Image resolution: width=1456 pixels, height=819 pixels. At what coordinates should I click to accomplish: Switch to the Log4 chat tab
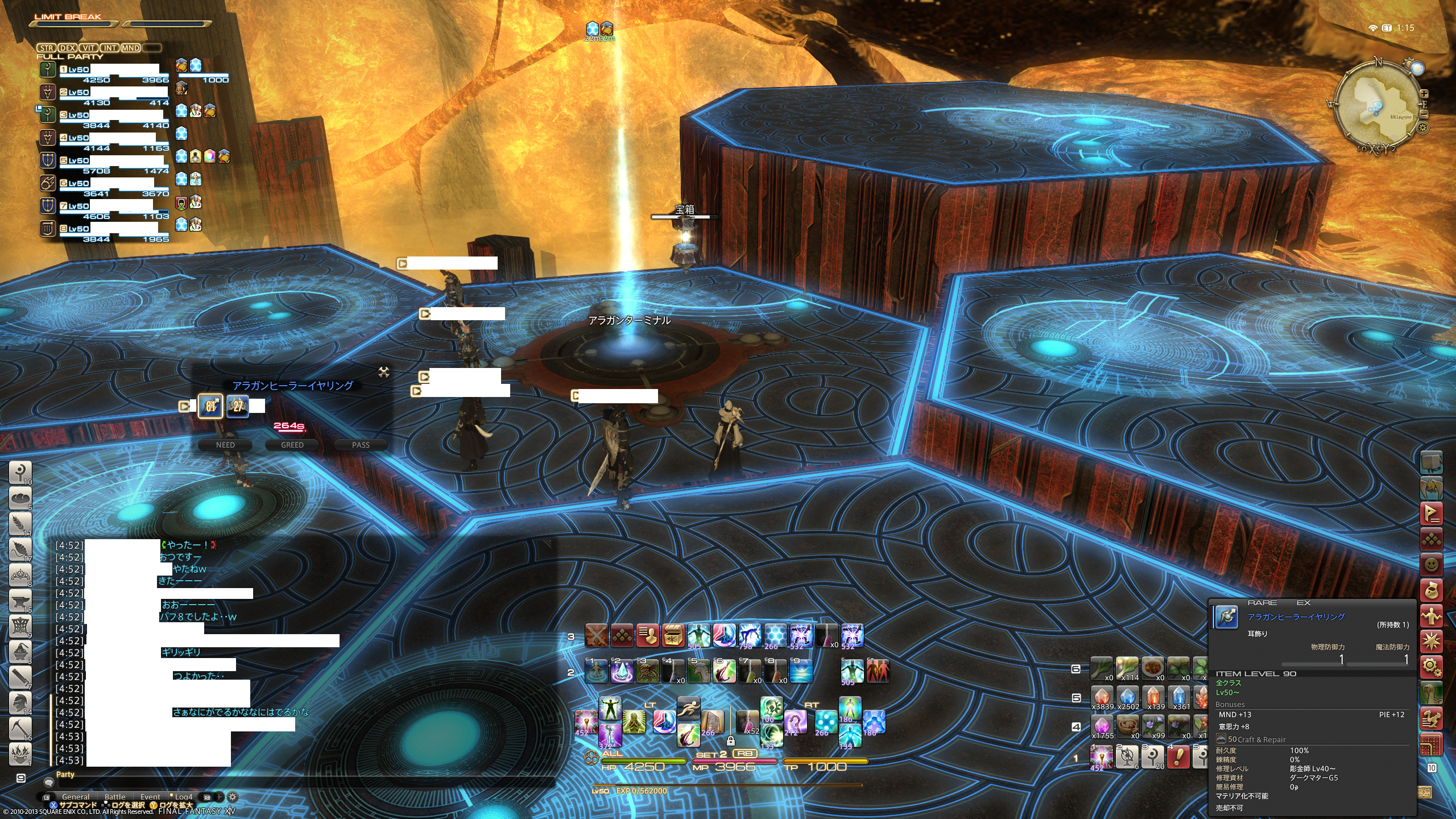coord(183,797)
